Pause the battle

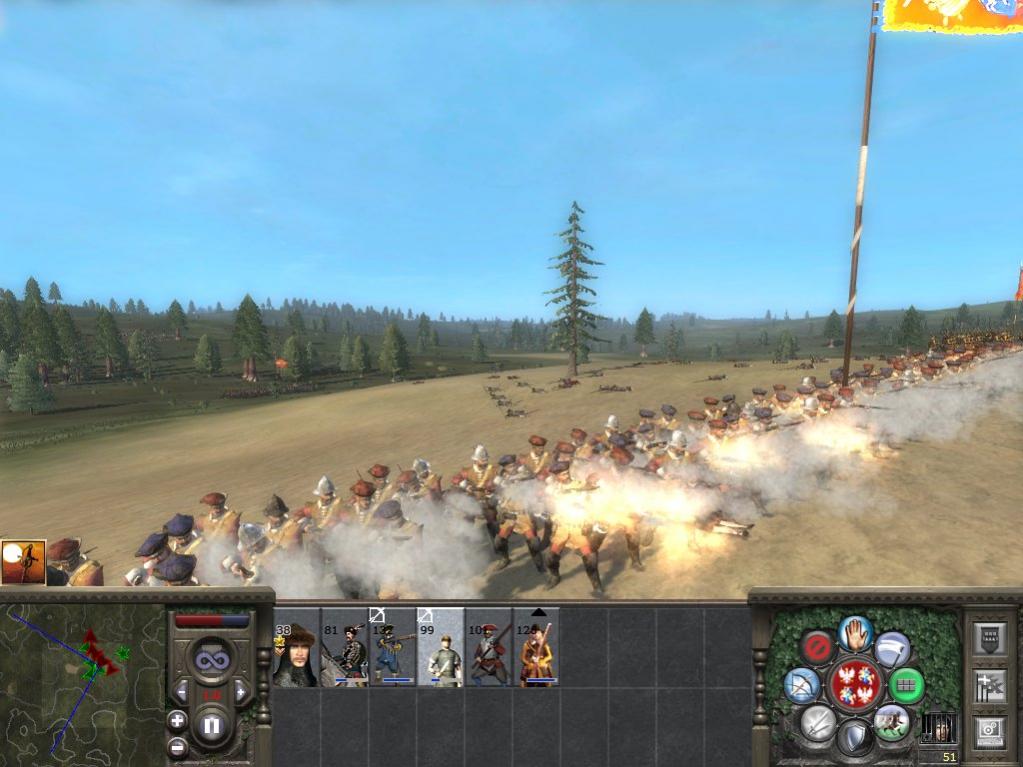[211, 725]
